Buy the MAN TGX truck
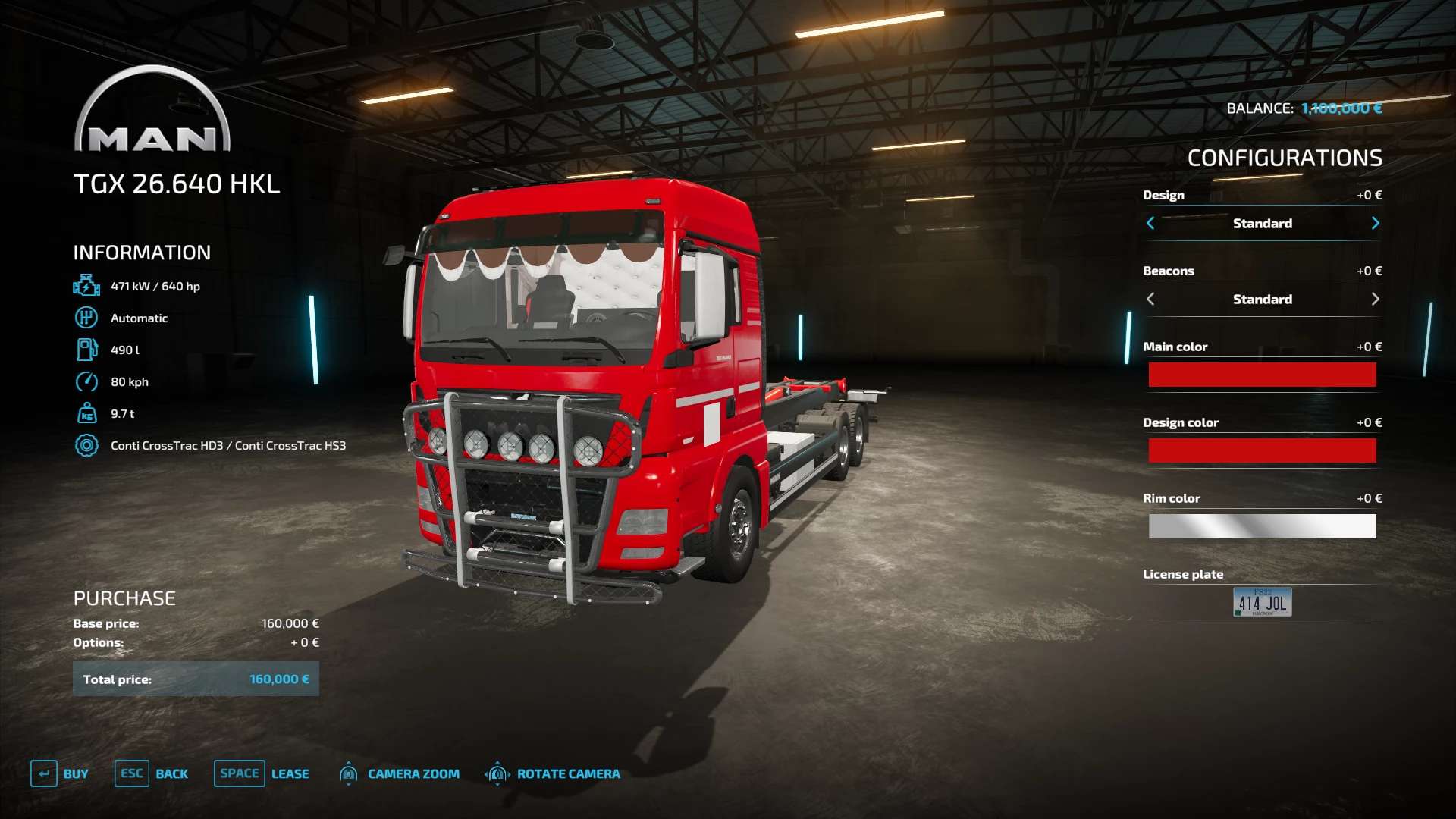 60,773
